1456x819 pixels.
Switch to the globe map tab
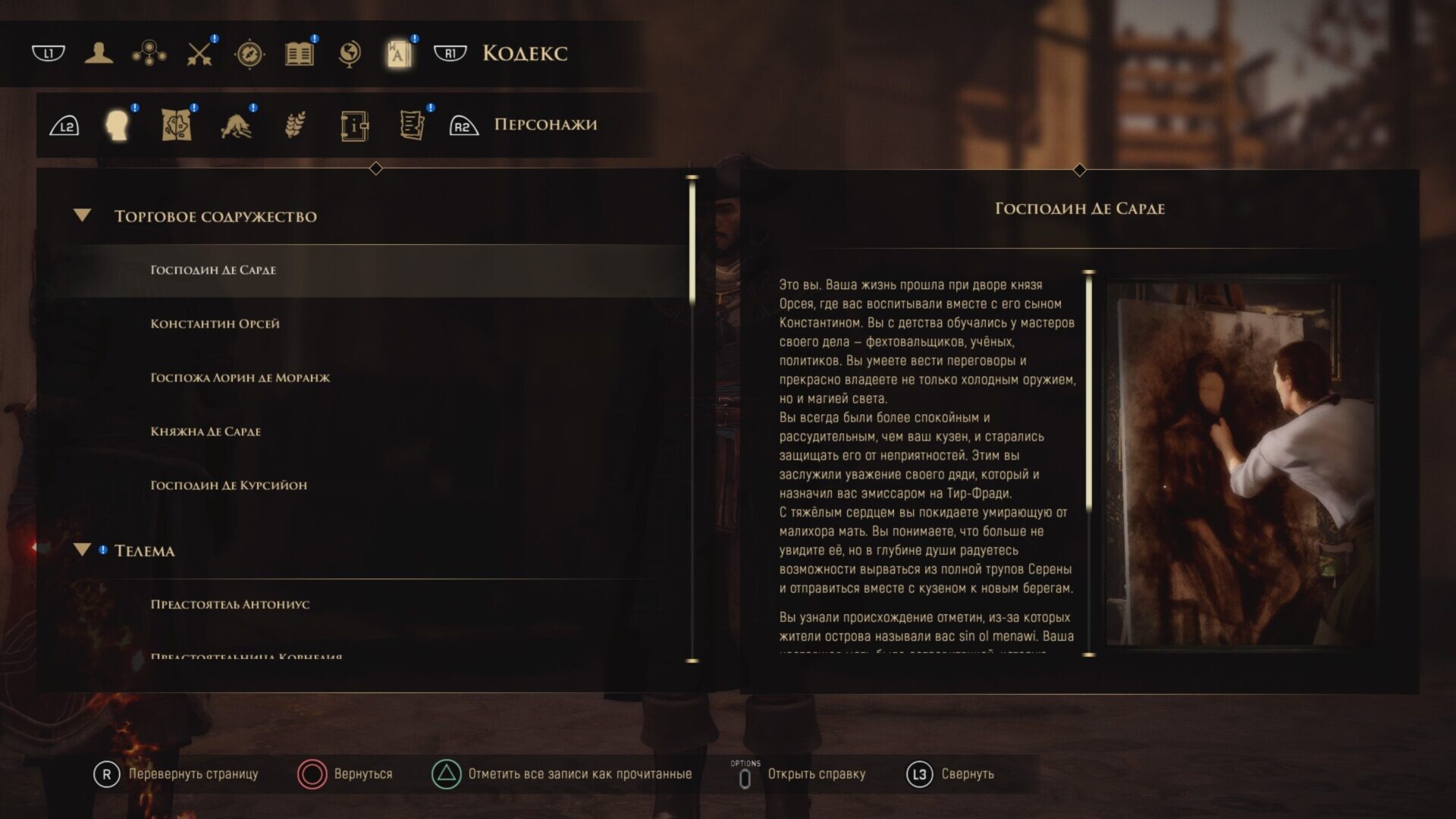(350, 53)
